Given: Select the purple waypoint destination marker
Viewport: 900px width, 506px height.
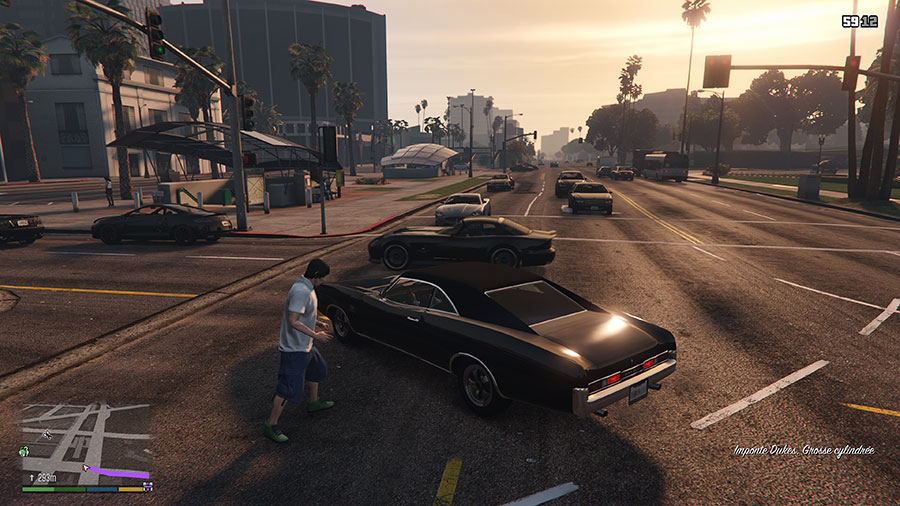Looking at the screenshot, I should coord(148,486).
